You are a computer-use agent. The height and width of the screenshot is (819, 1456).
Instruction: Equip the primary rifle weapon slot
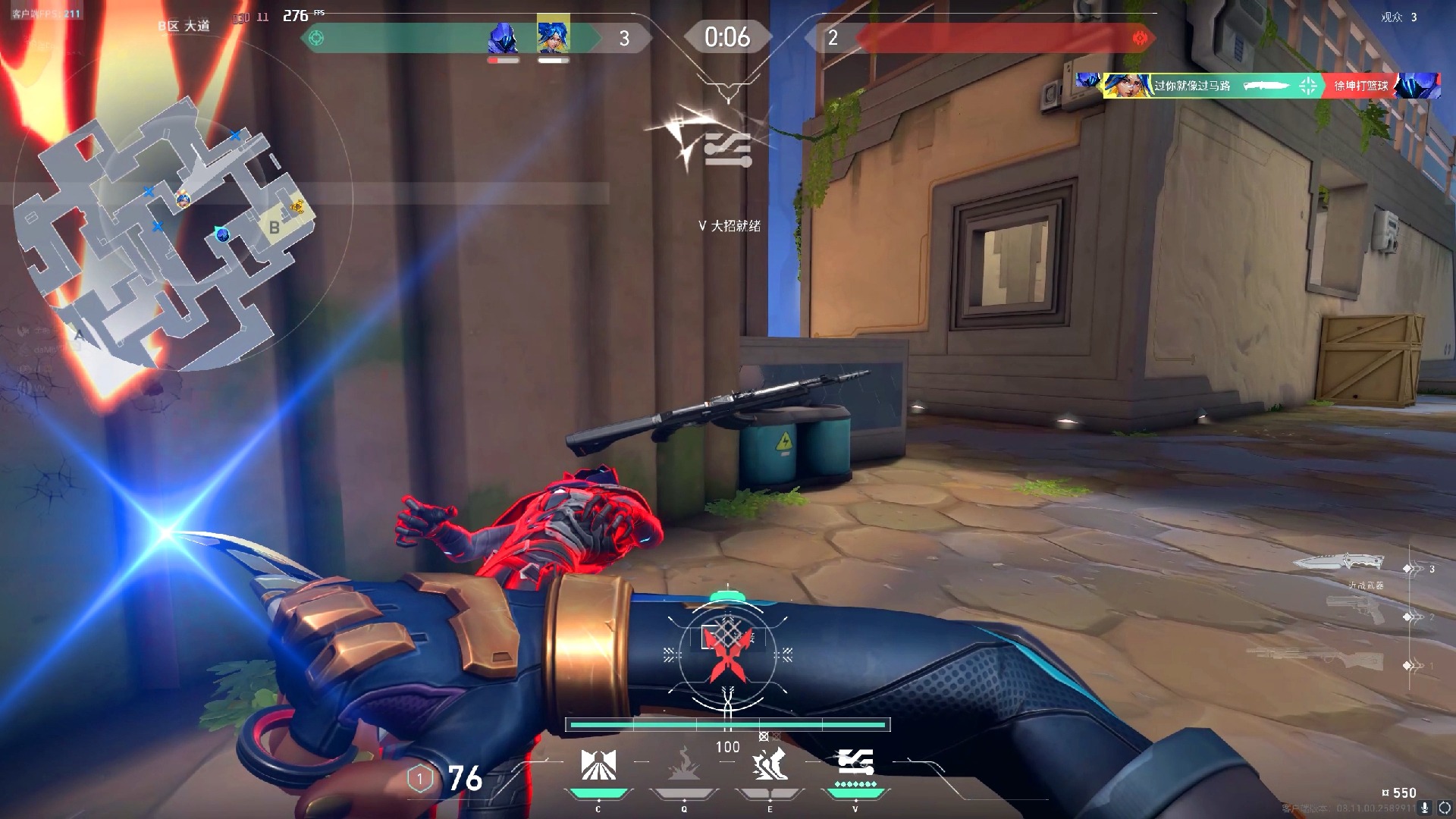pyautogui.click(x=1319, y=658)
